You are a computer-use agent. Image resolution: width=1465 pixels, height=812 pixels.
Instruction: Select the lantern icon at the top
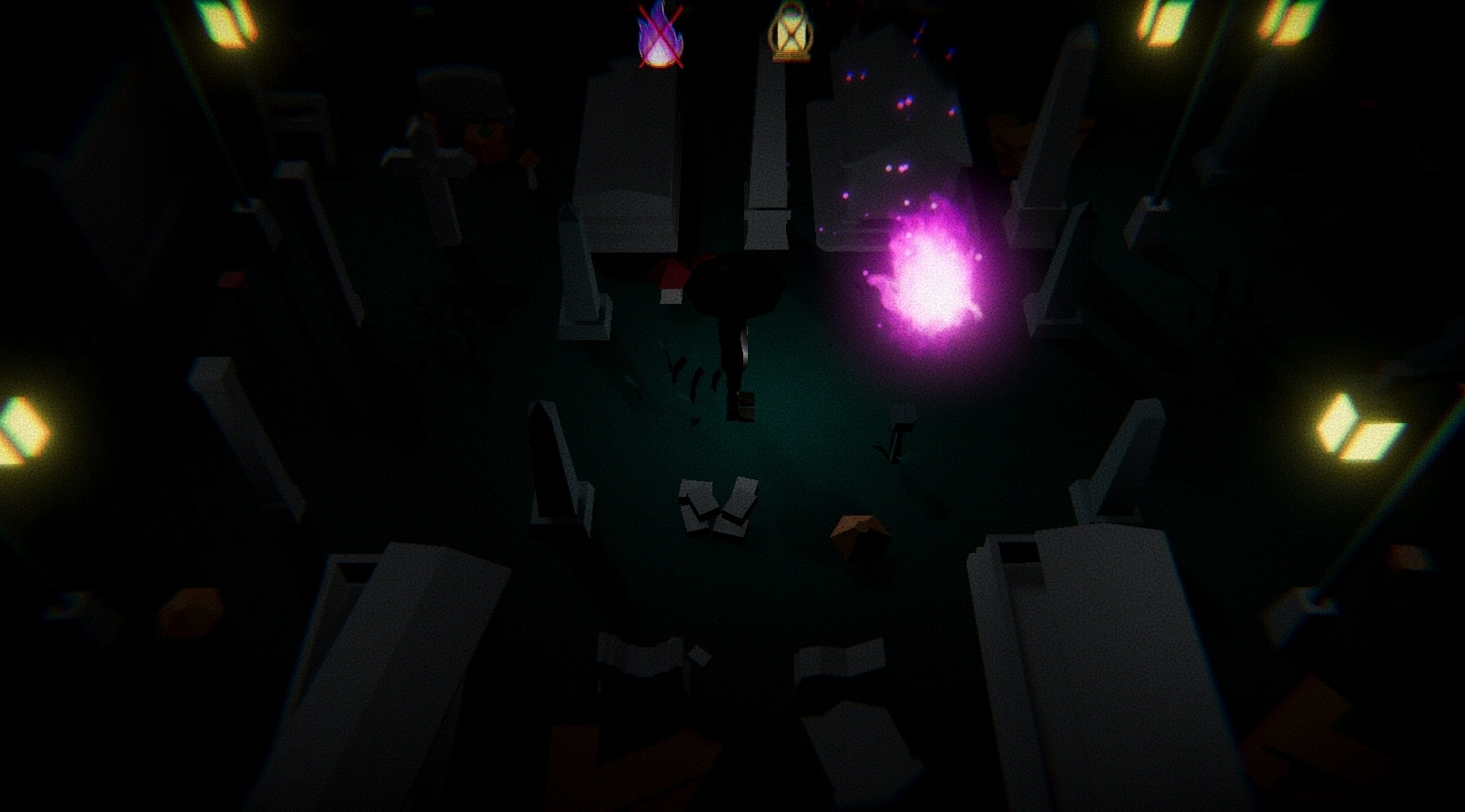(x=789, y=33)
